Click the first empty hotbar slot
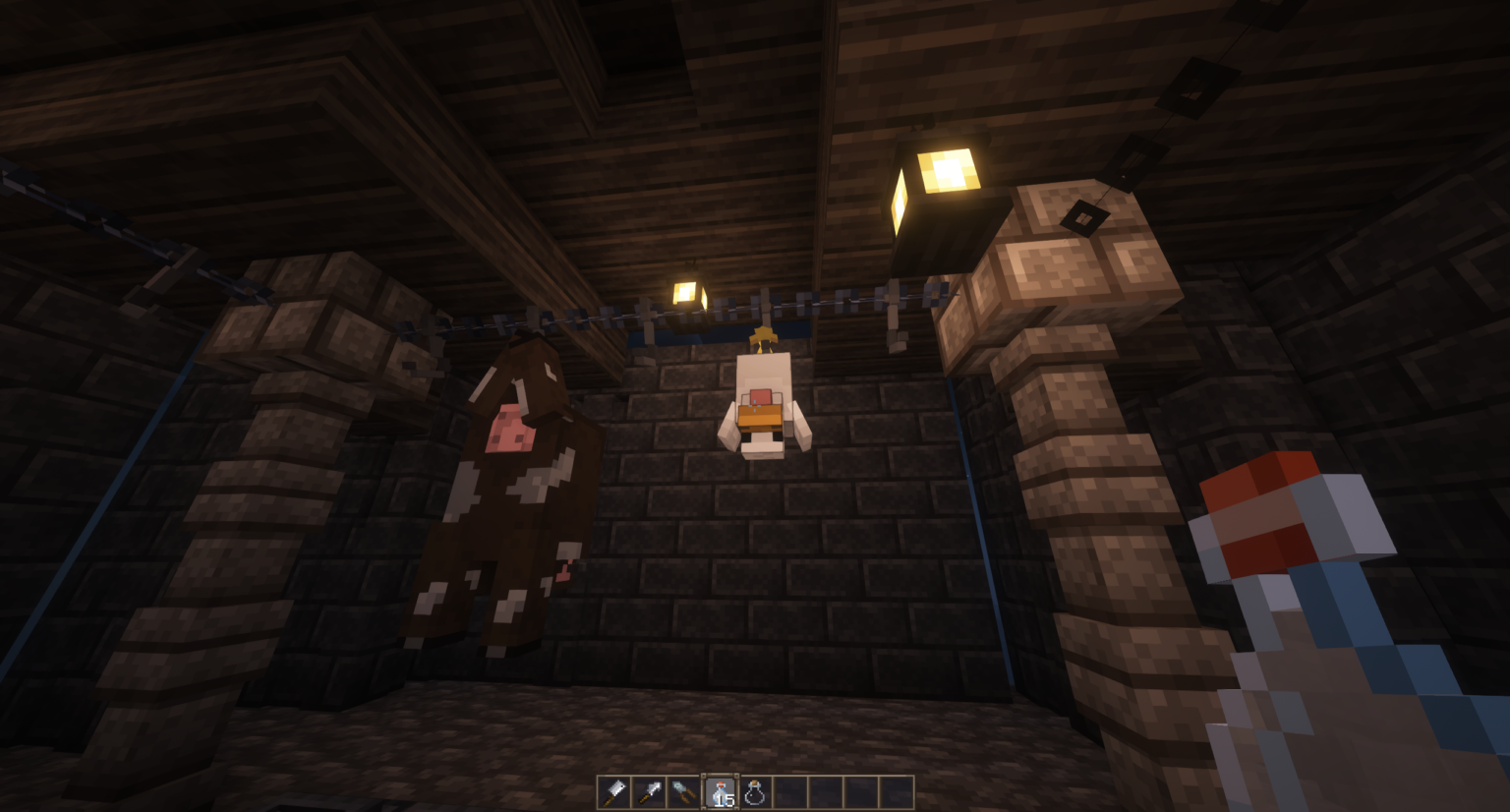The image size is (1510, 812). [791, 790]
